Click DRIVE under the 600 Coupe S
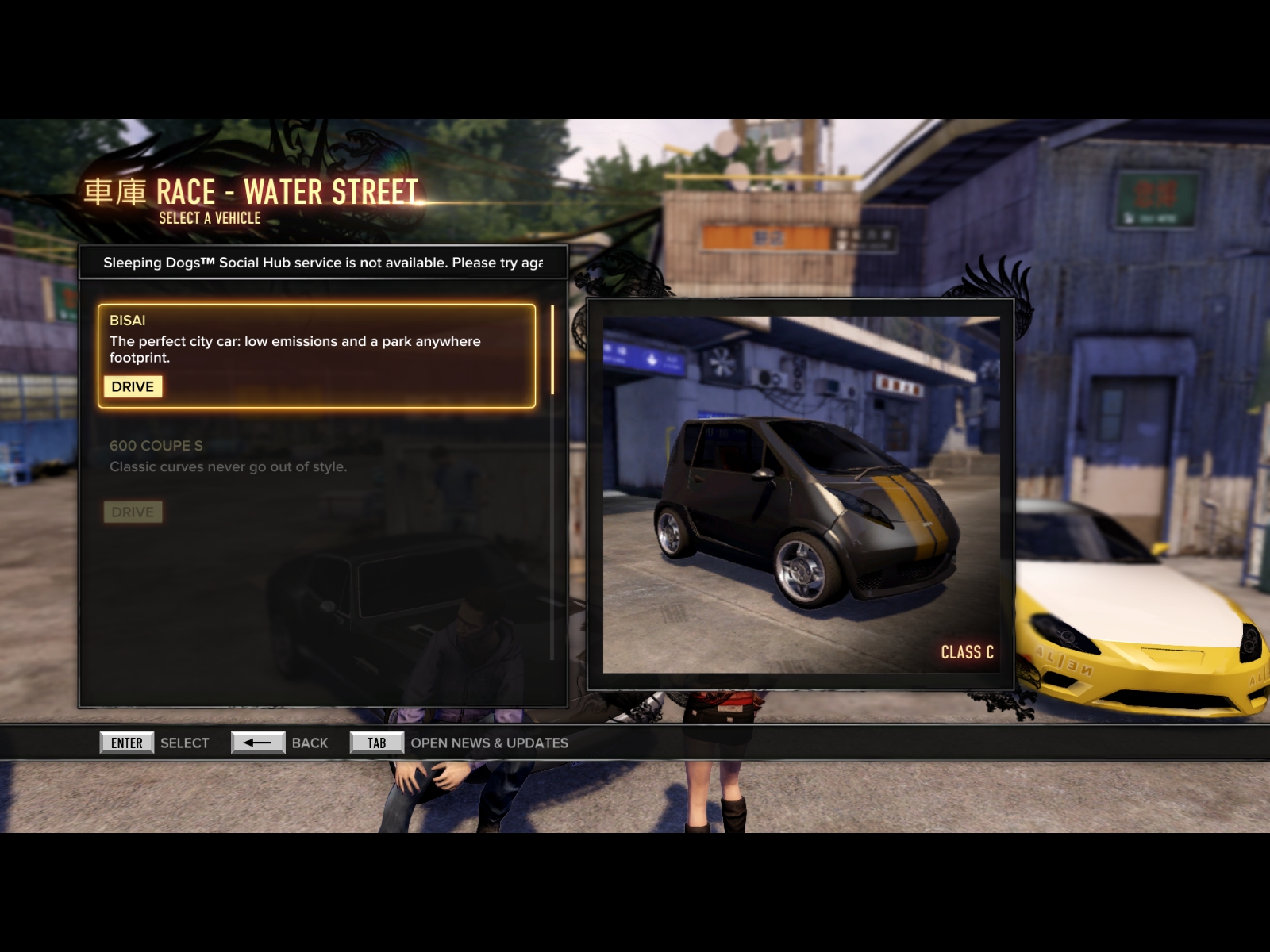Image resolution: width=1270 pixels, height=952 pixels. tap(133, 512)
